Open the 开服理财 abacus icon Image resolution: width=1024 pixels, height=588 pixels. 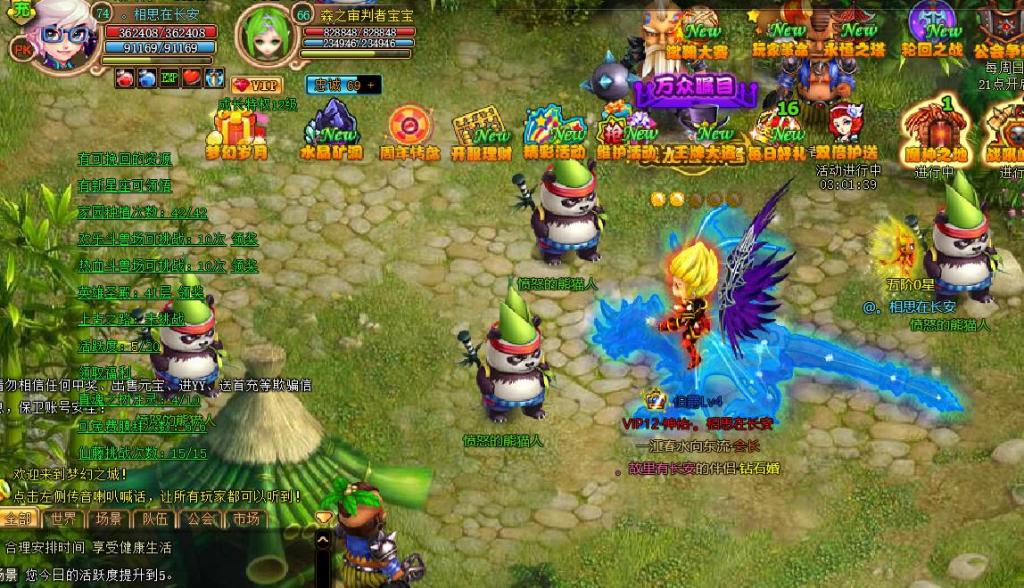pyautogui.click(x=481, y=131)
